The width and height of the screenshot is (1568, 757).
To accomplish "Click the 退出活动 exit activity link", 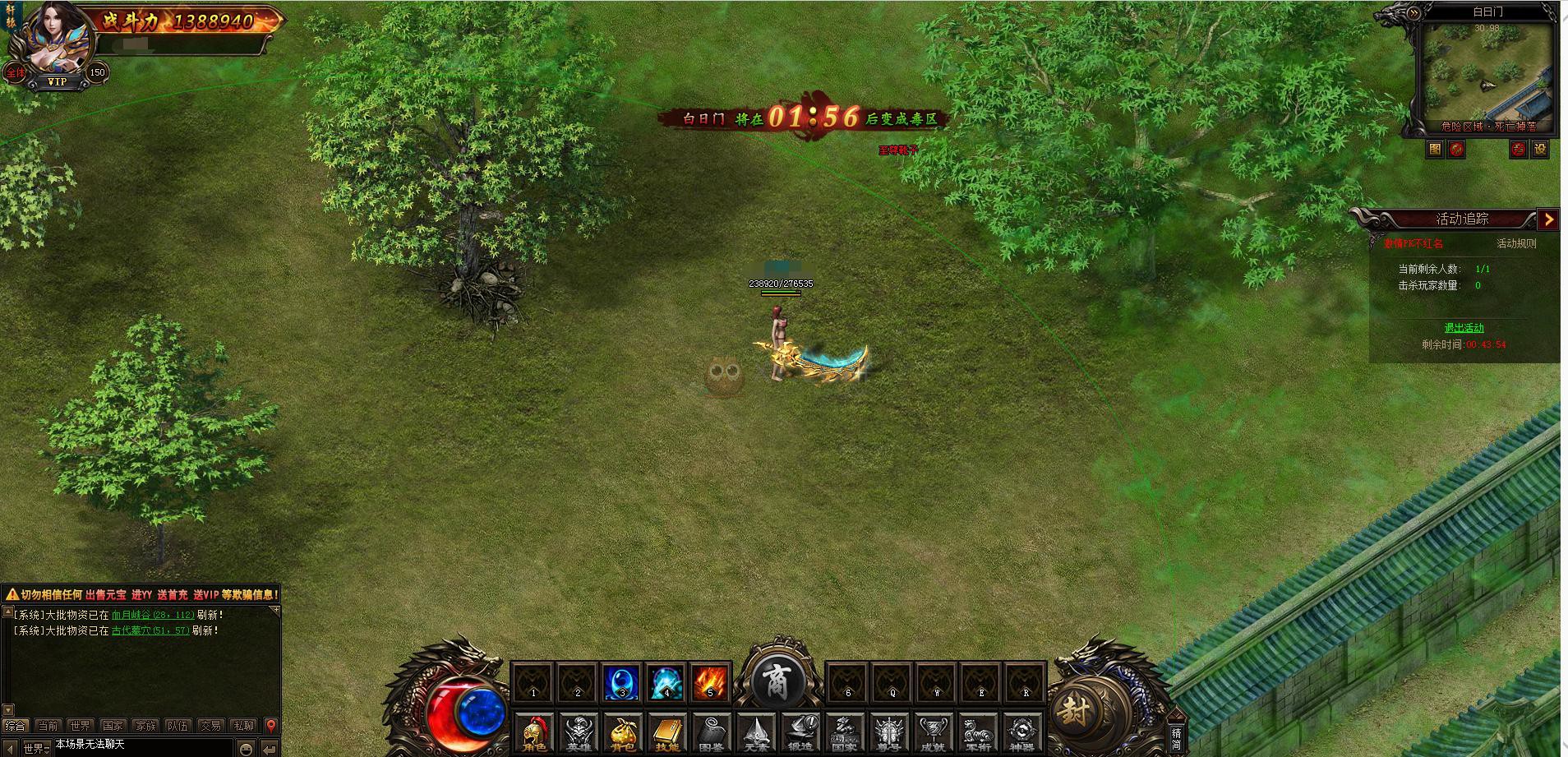I will click(x=1464, y=328).
